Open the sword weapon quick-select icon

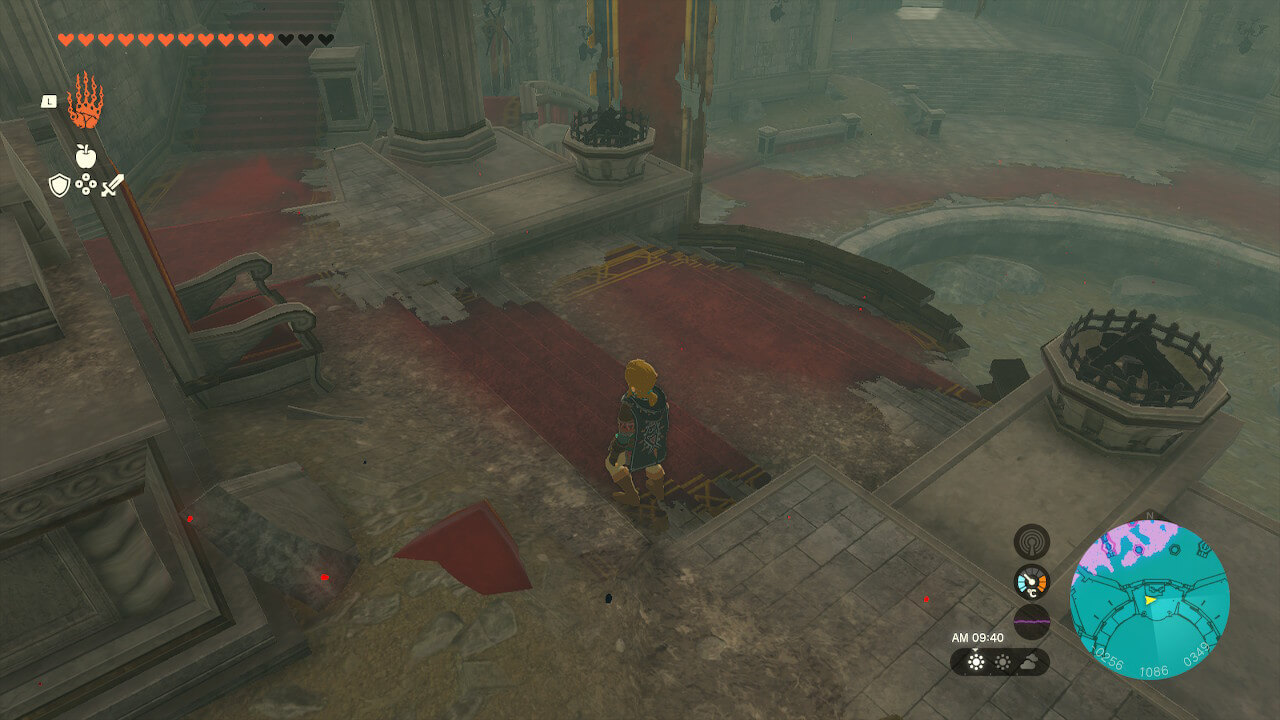[x=111, y=185]
